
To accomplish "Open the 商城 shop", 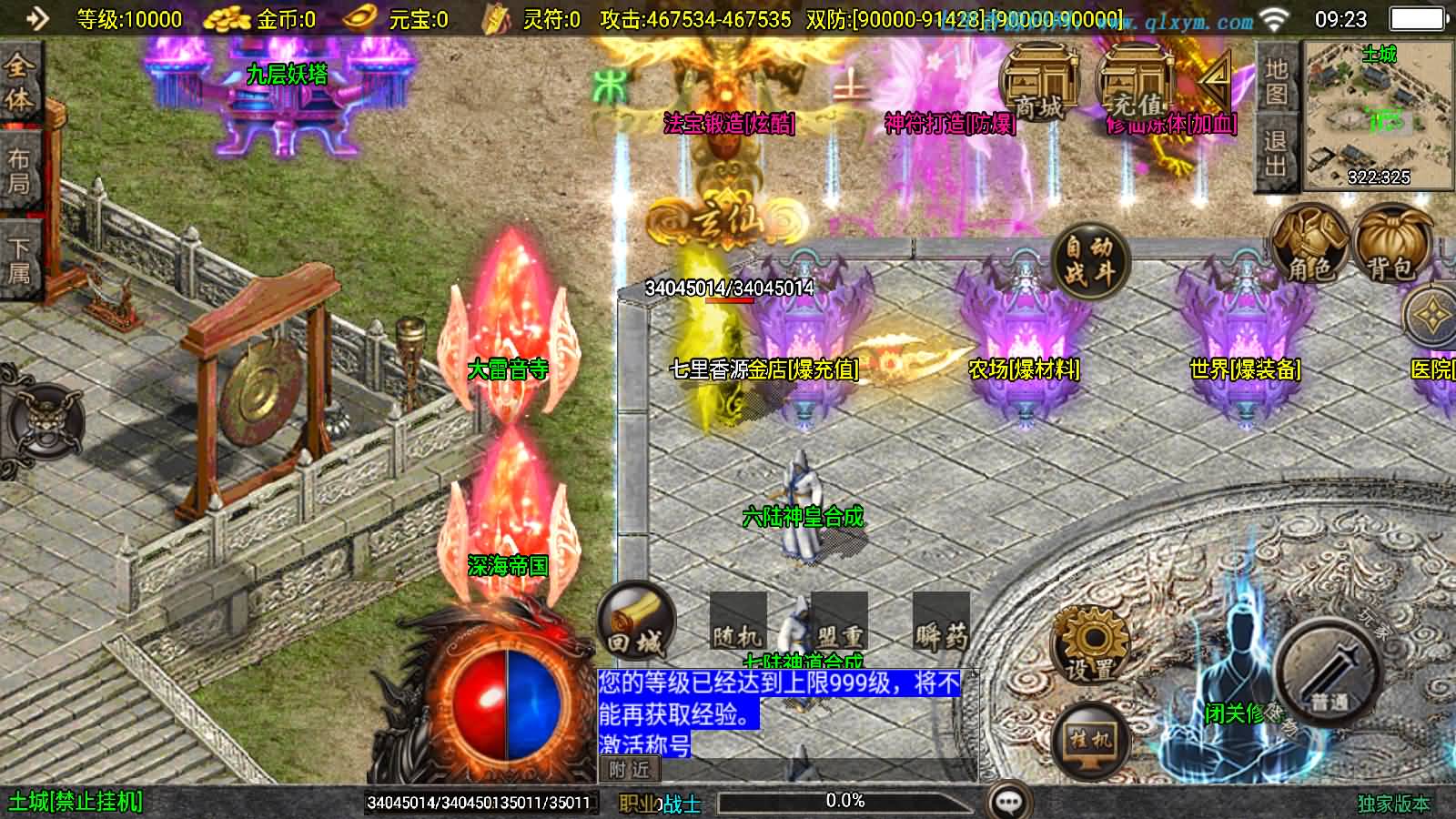I will click(x=1038, y=85).
